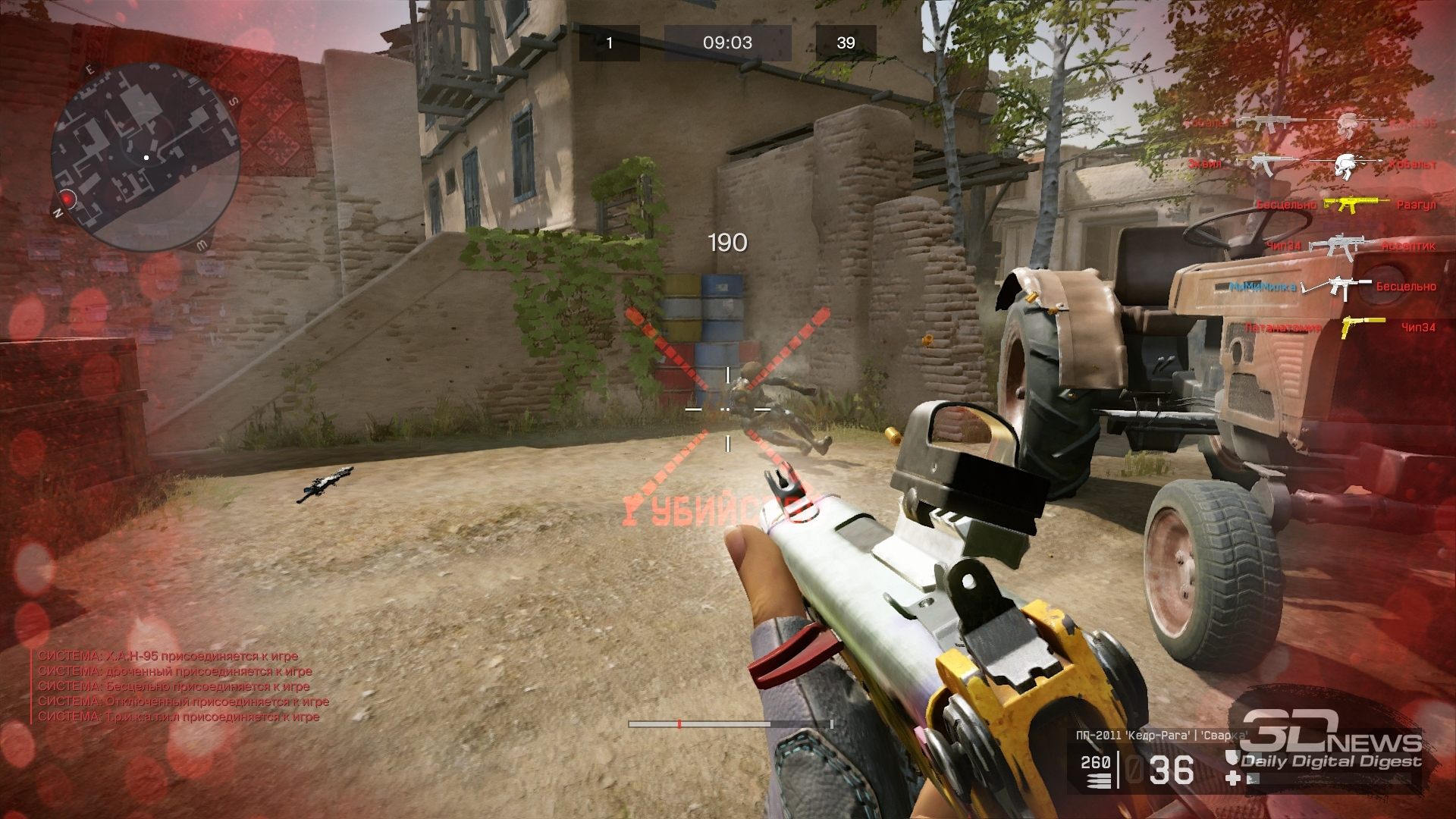This screenshot has width=1456, height=819.
Task: Select the red marker on the minimap
Action: click(x=67, y=199)
